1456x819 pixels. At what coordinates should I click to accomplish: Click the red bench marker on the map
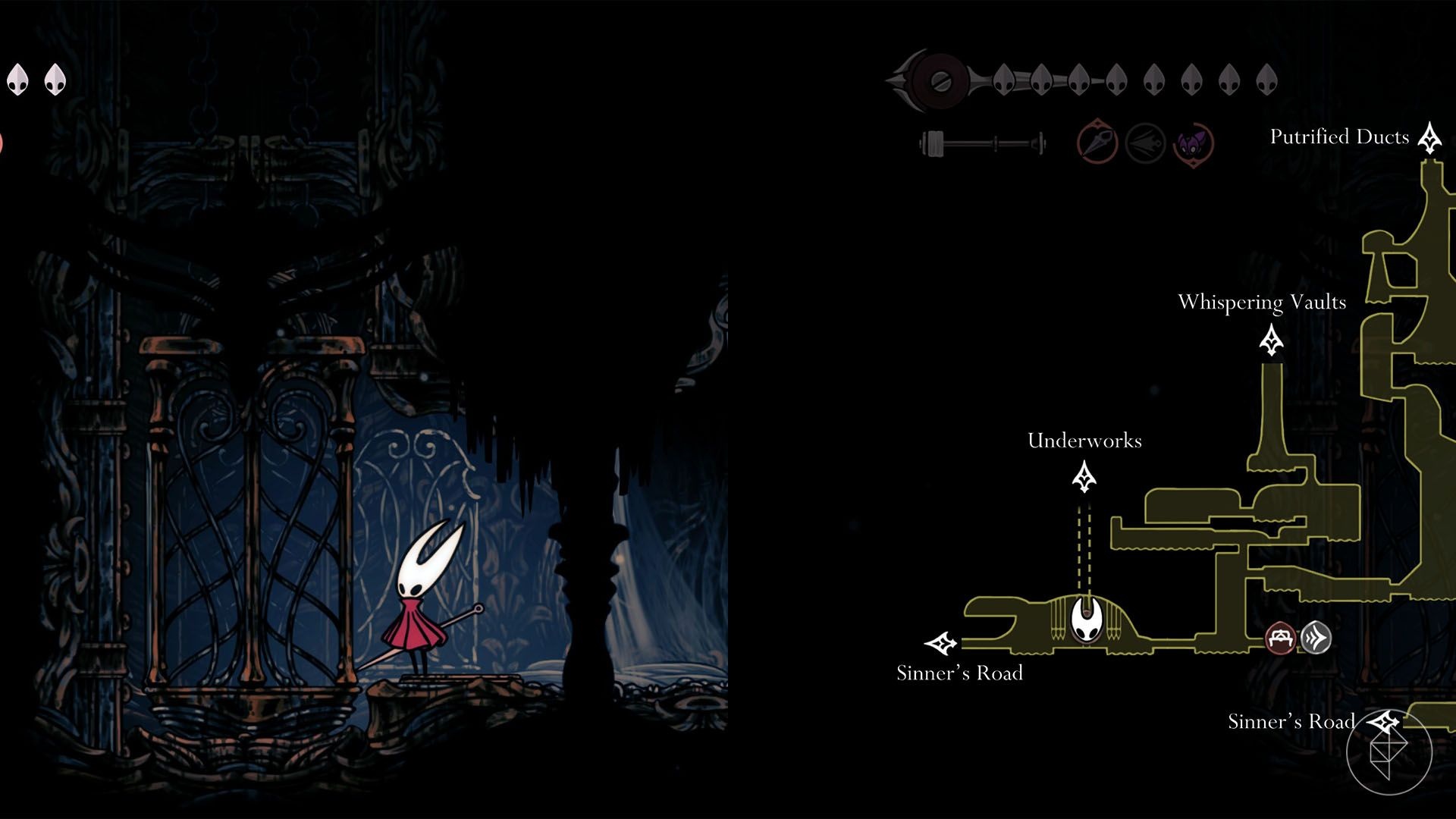[x=1281, y=638]
